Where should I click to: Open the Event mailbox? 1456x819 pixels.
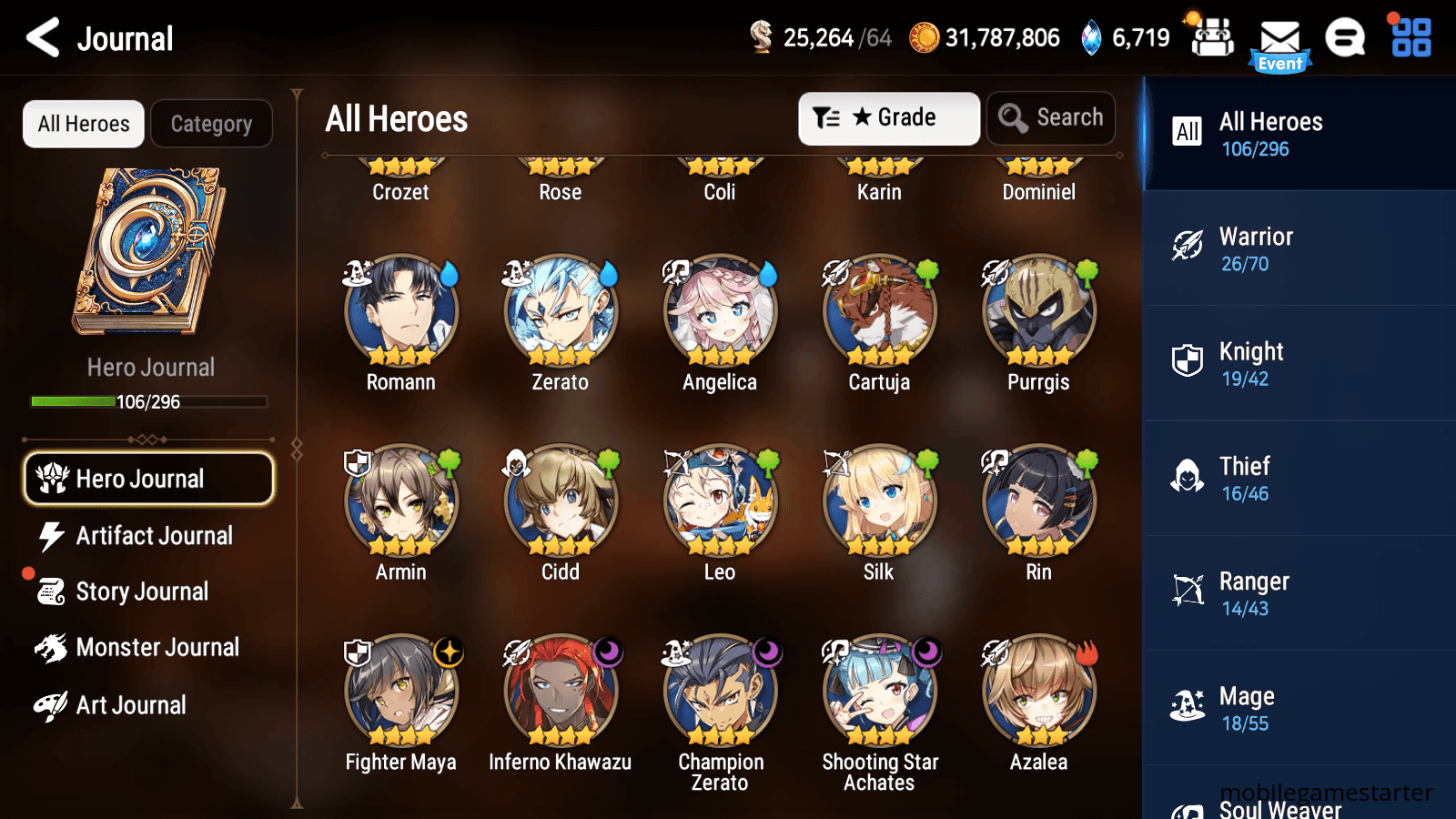coord(1279,44)
